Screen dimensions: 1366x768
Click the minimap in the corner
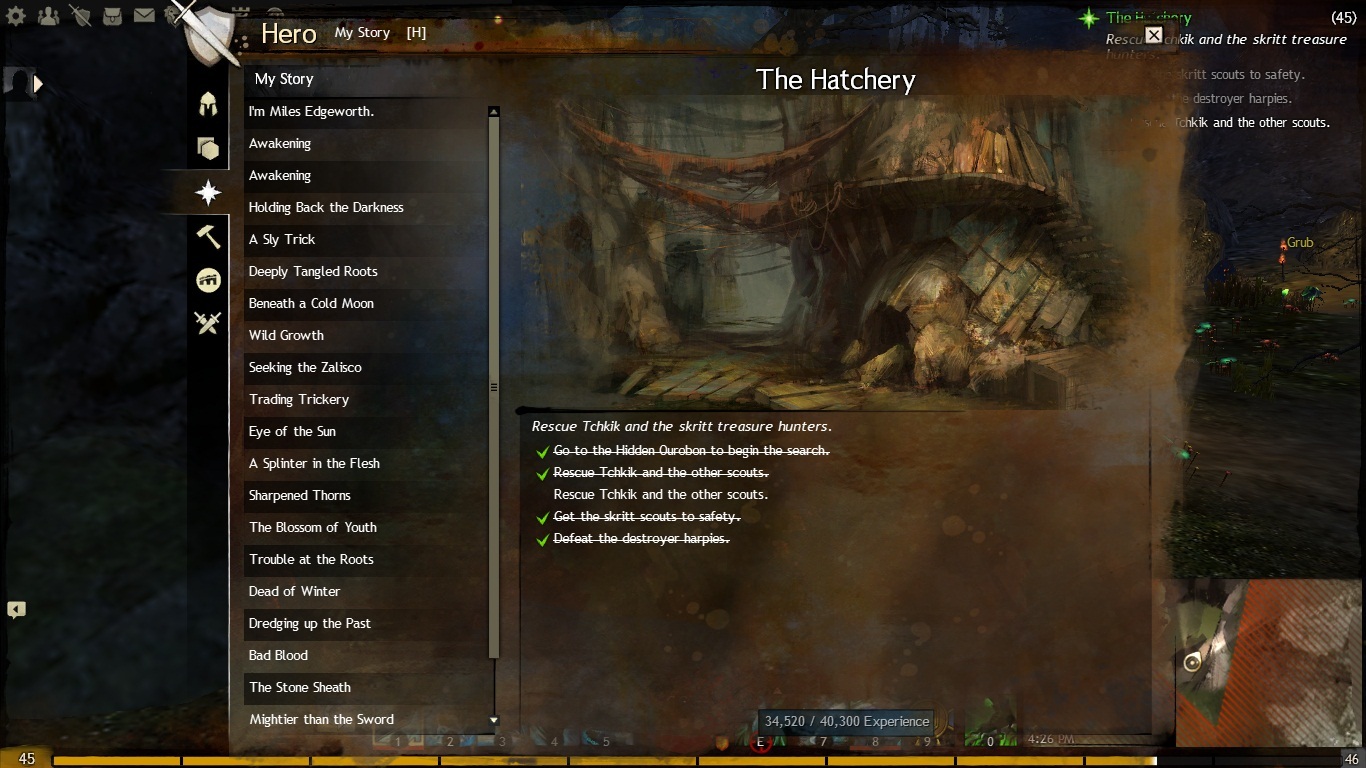1262,662
